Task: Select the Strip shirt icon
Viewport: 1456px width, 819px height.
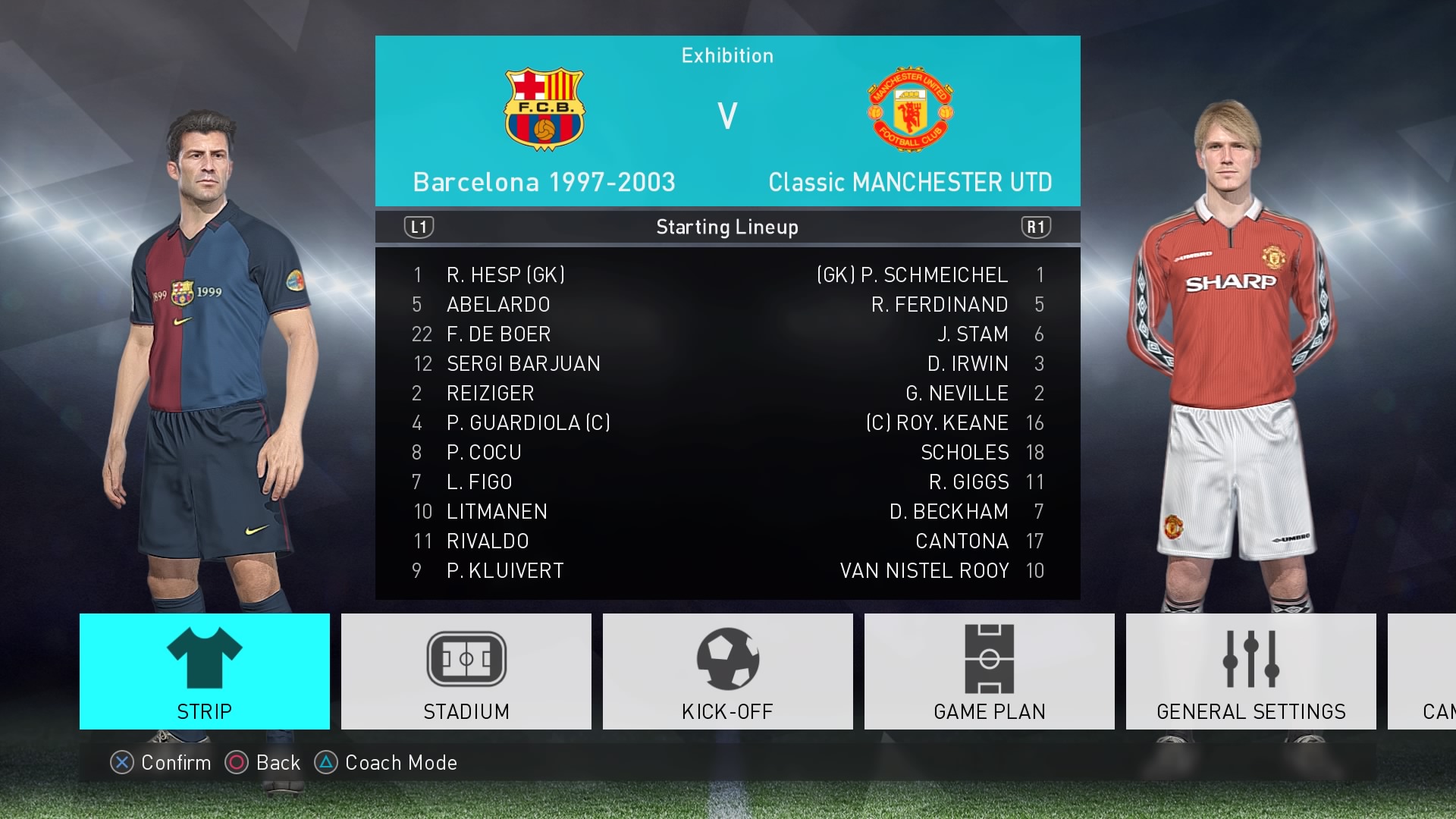Action: pos(203,658)
